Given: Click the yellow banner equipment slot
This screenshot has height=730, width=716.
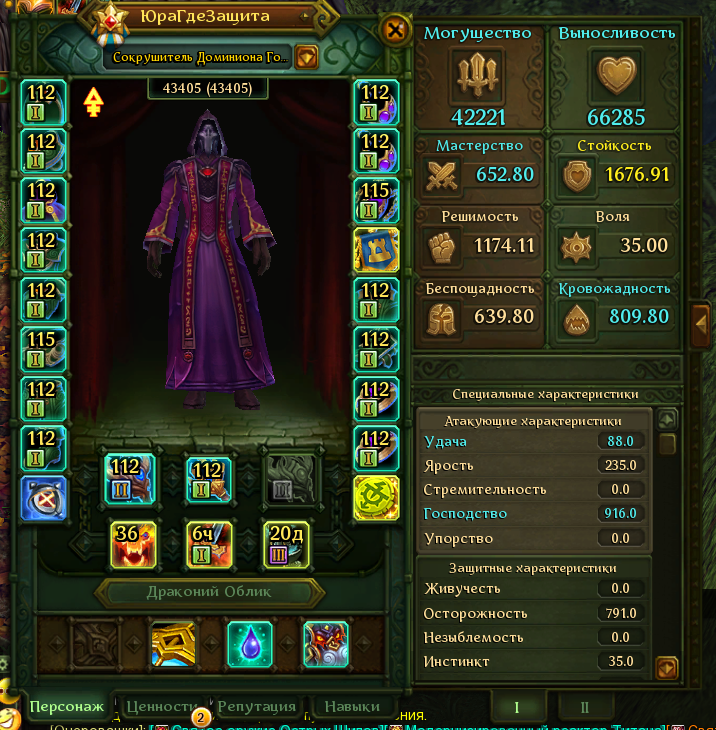Looking at the screenshot, I should click(376, 250).
